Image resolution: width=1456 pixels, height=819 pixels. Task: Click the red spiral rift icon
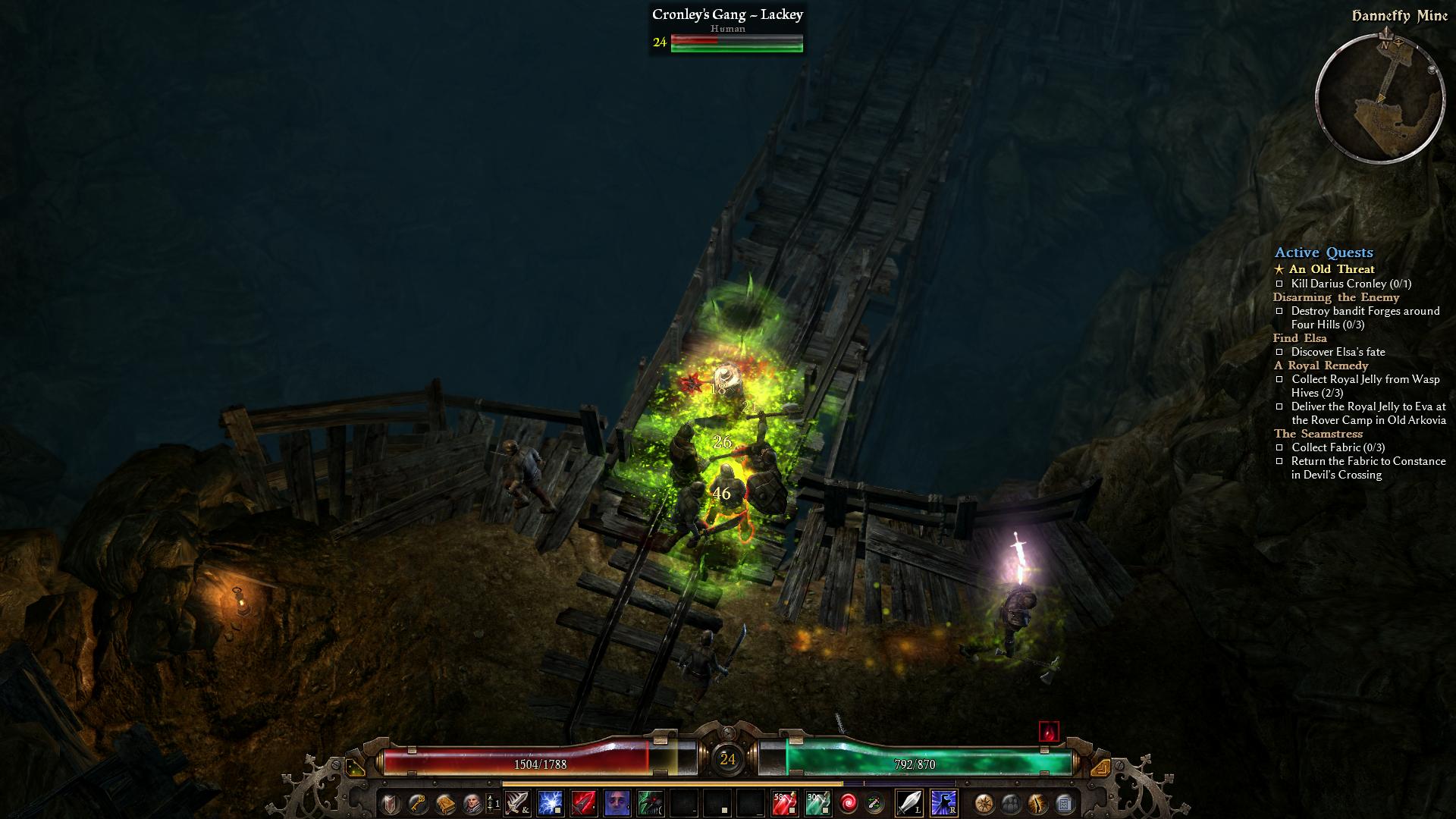(x=849, y=802)
